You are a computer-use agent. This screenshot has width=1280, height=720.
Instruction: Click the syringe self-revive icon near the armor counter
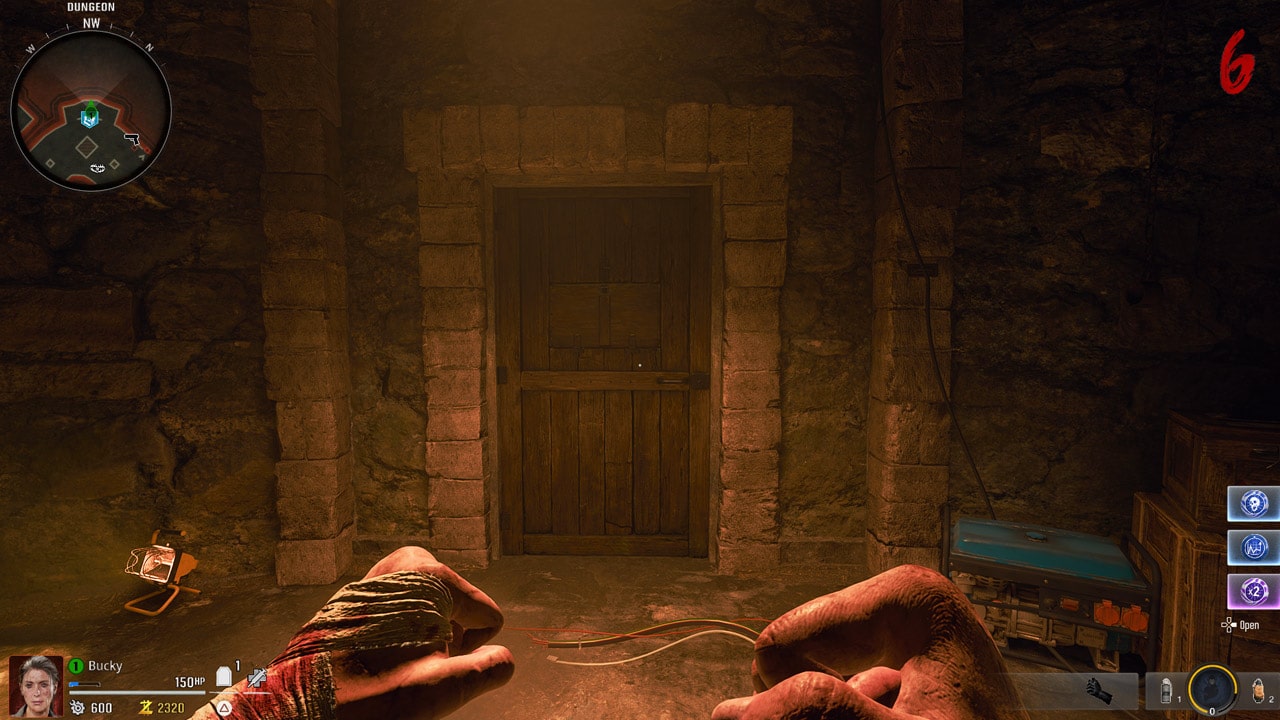(256, 679)
